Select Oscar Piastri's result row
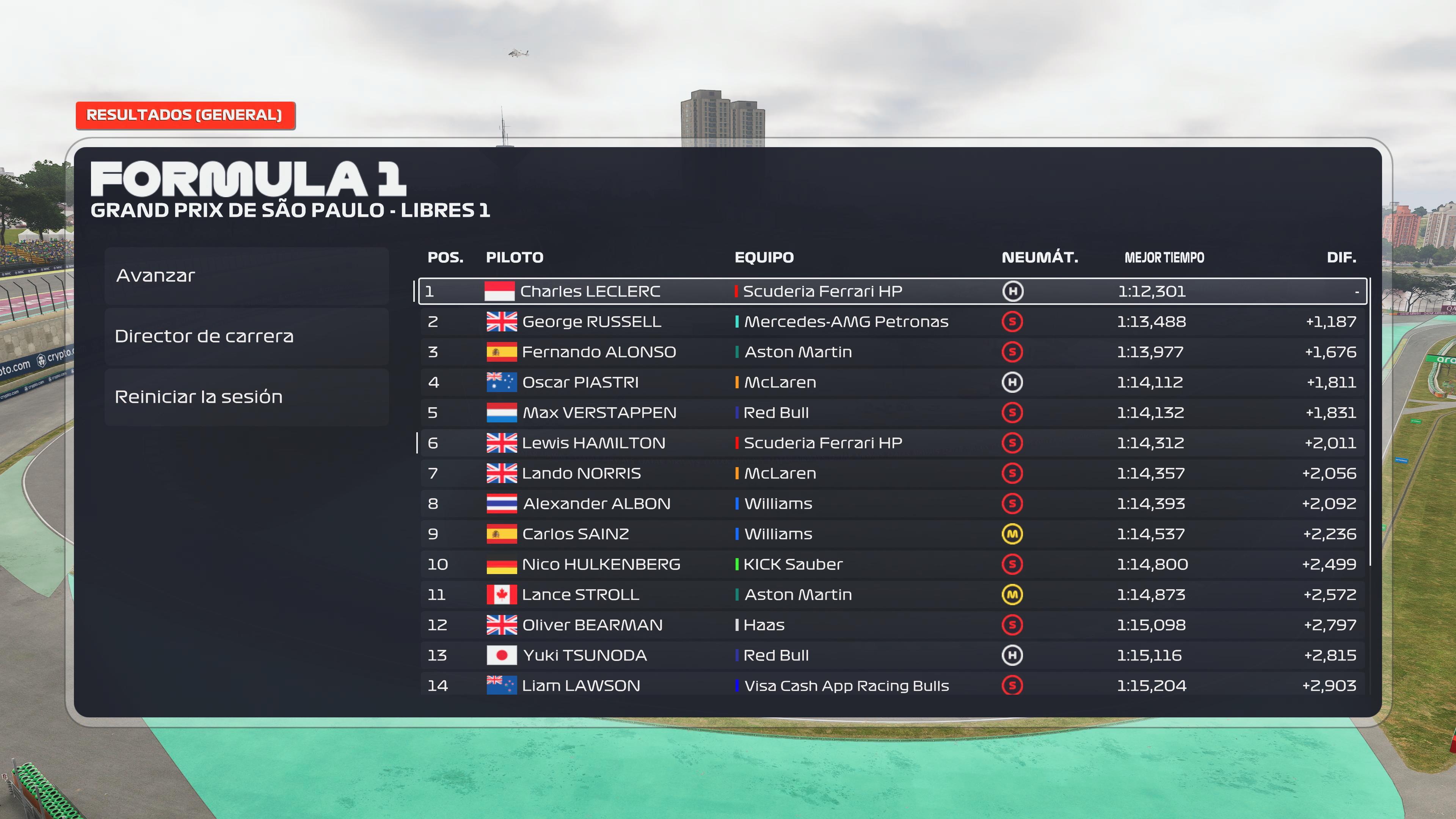Screen dimensions: 1456x819 pyautogui.click(x=892, y=382)
